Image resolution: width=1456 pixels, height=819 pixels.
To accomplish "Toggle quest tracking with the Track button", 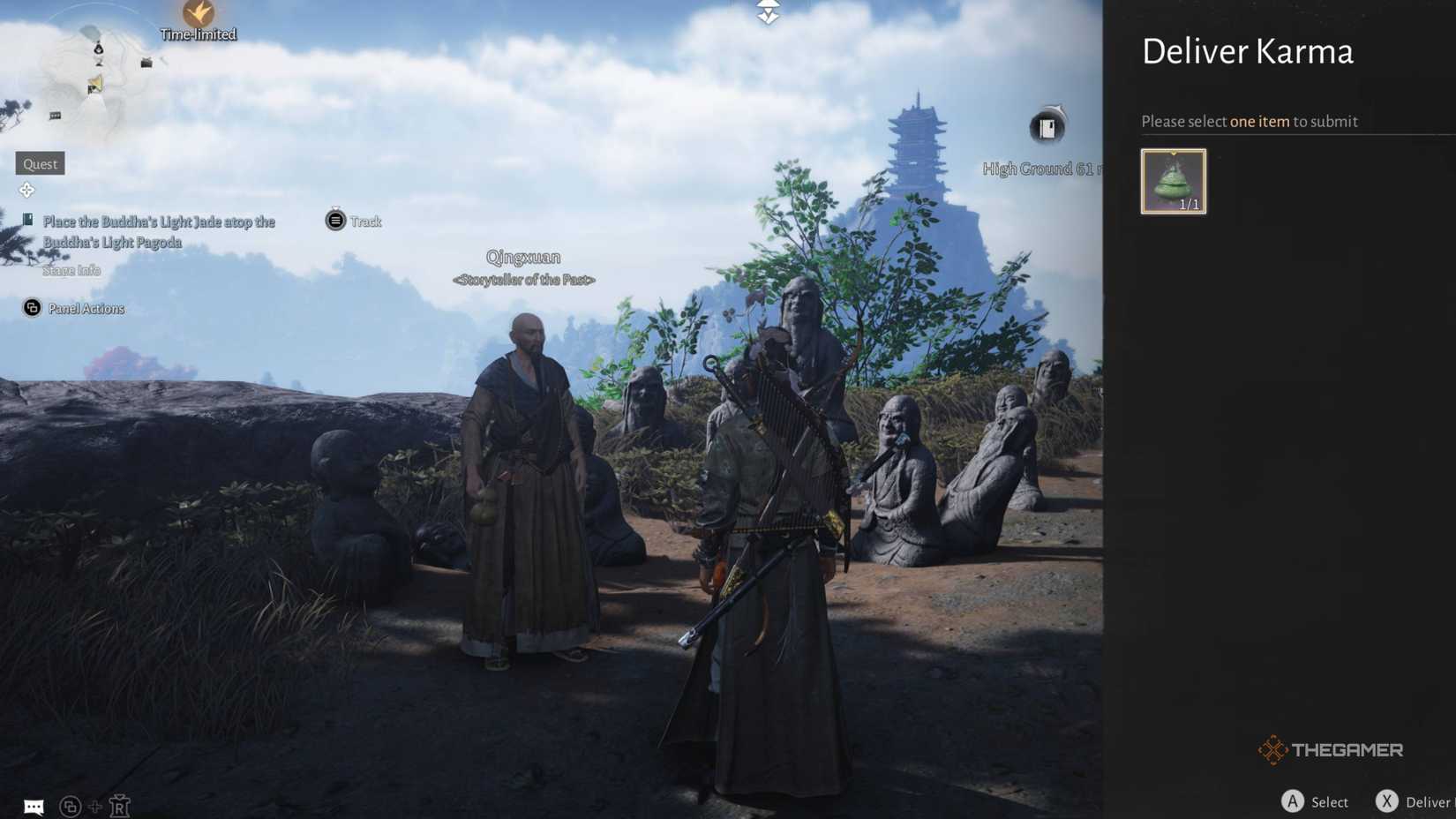I will [356, 221].
